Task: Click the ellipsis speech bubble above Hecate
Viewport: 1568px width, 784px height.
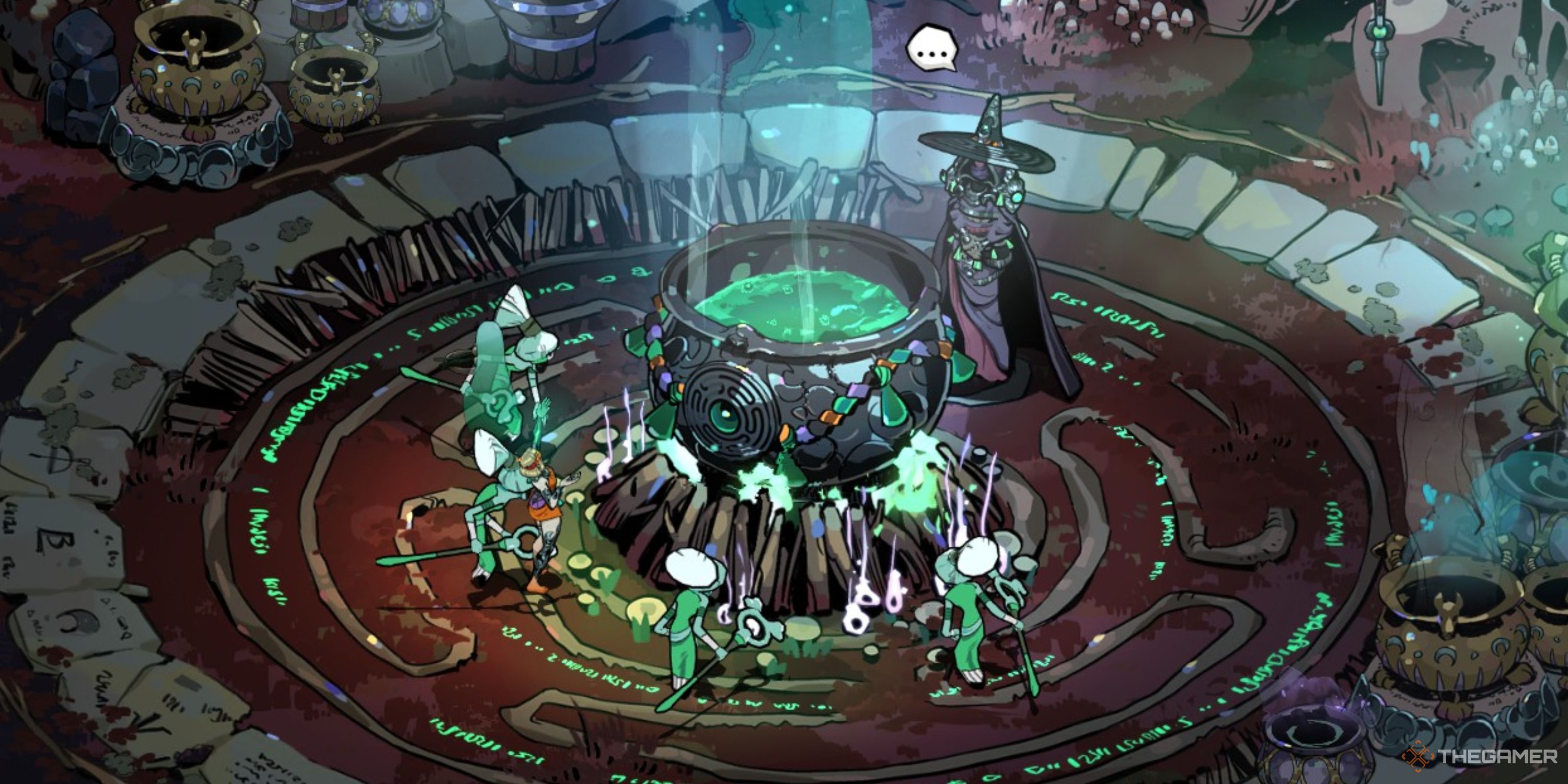Action: click(x=931, y=49)
